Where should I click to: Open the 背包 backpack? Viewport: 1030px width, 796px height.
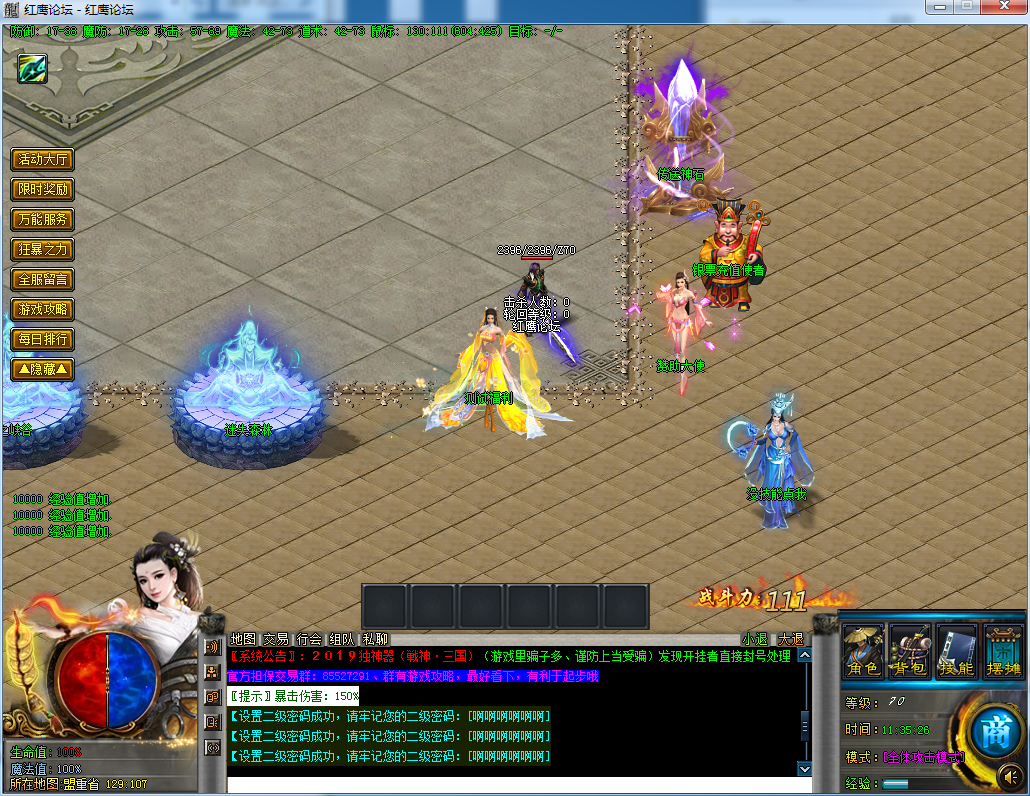pos(910,651)
